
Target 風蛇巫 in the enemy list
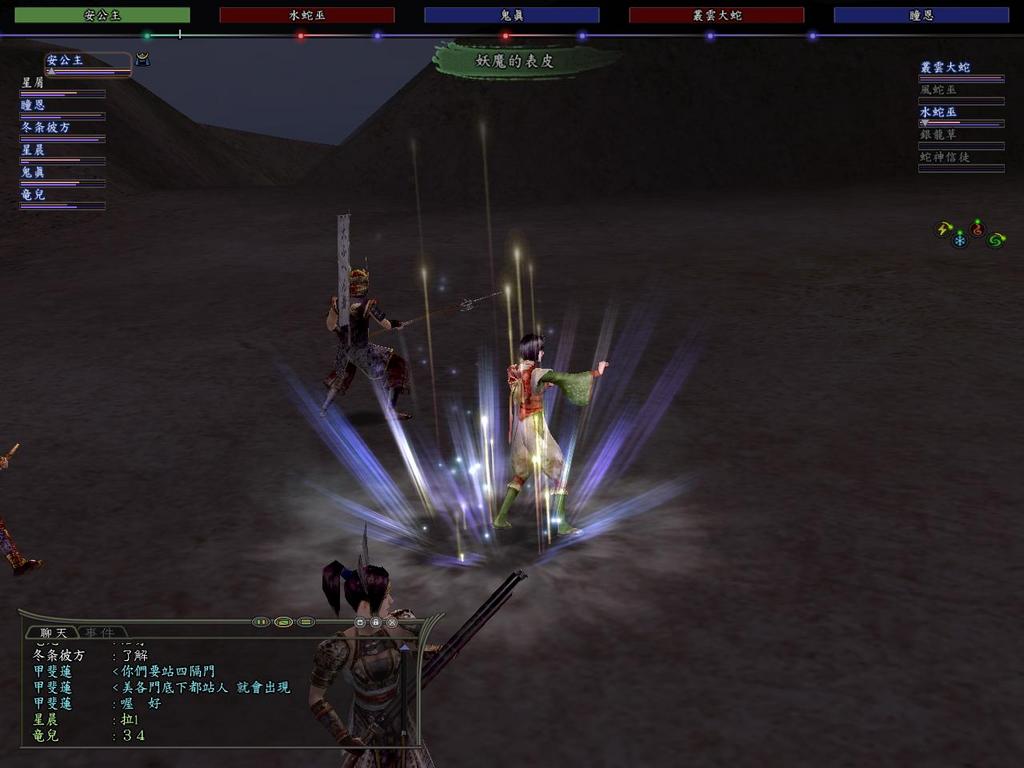point(939,90)
